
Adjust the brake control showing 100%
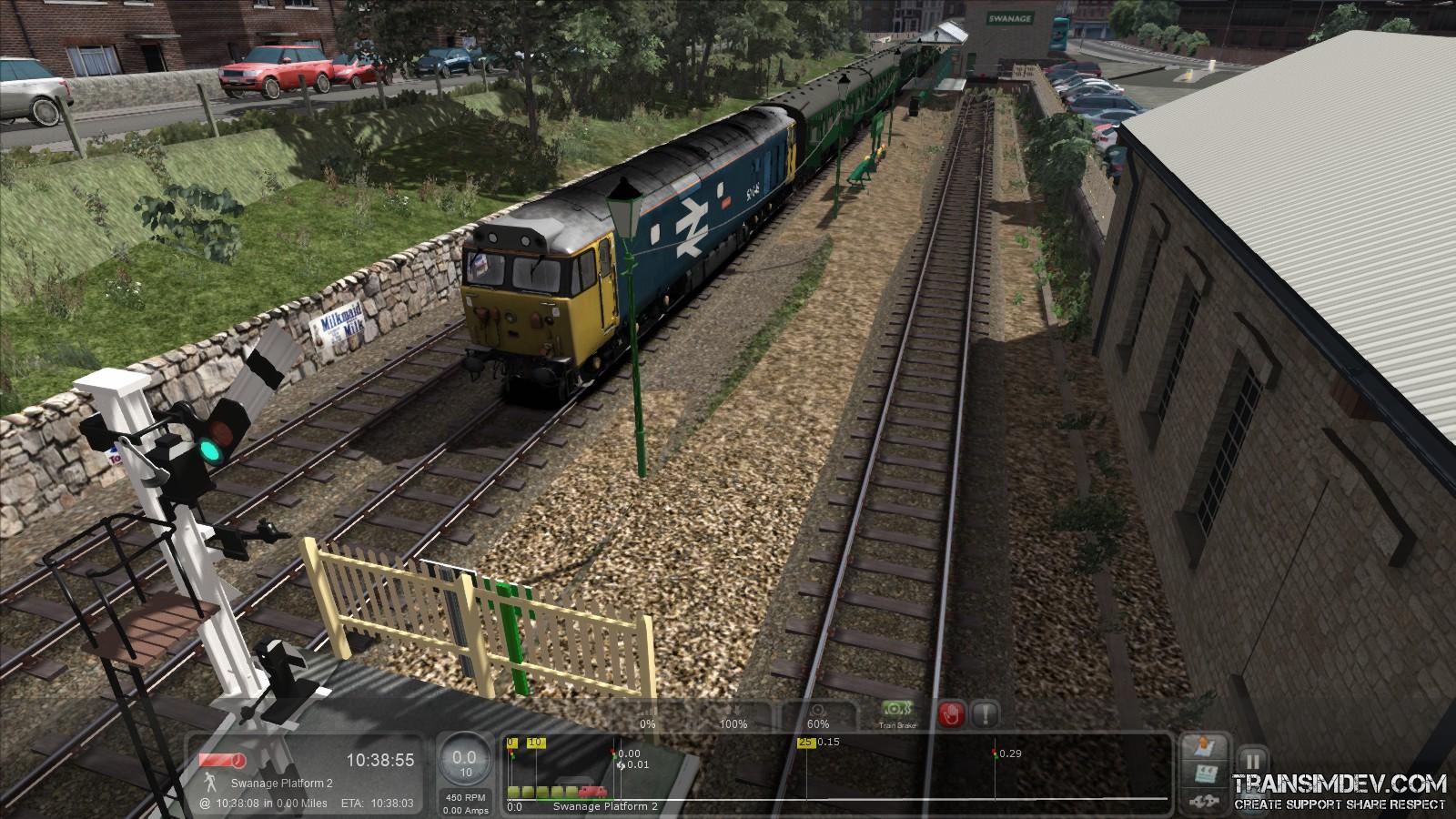733,717
